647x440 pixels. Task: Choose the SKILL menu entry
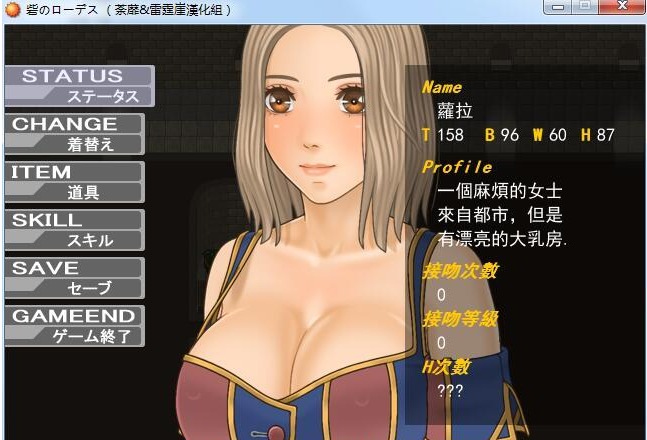74,229
